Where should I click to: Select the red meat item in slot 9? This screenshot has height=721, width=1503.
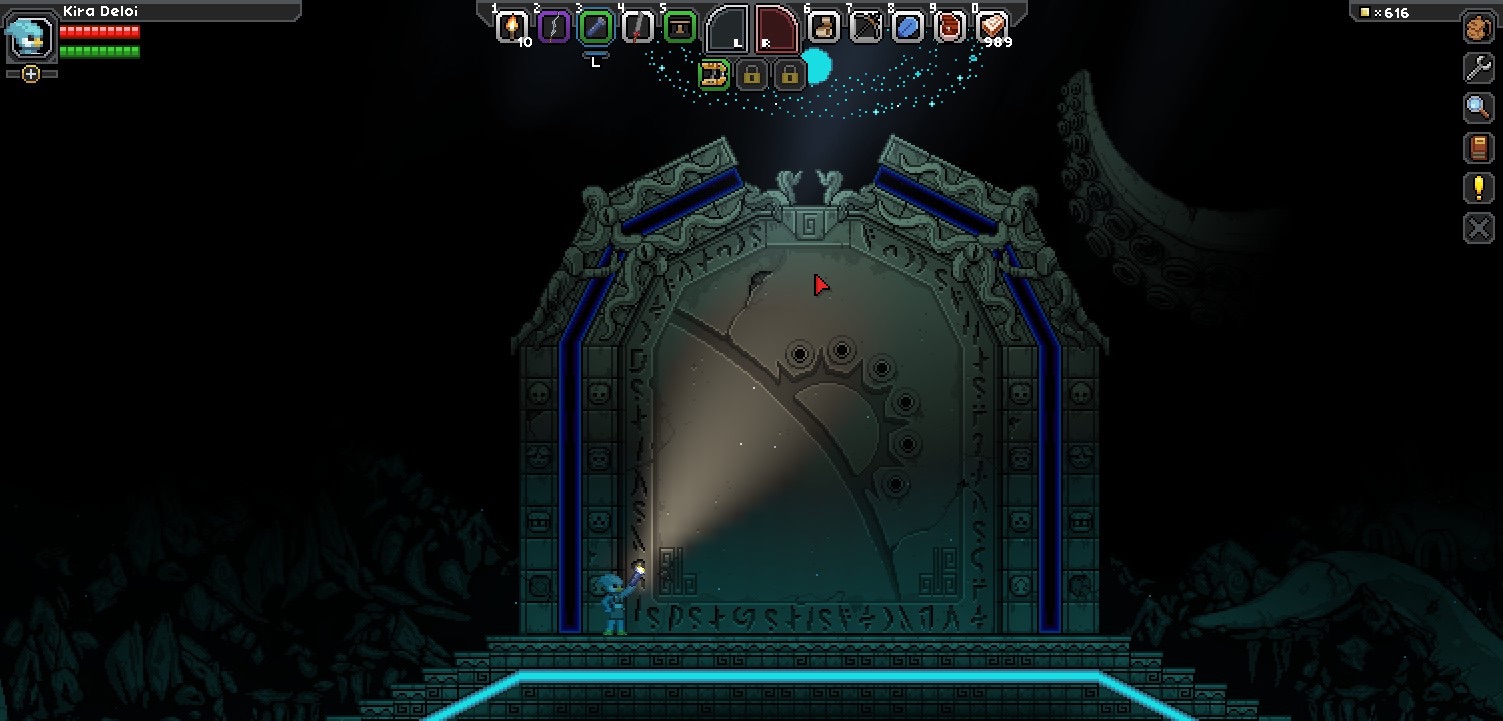click(950, 26)
